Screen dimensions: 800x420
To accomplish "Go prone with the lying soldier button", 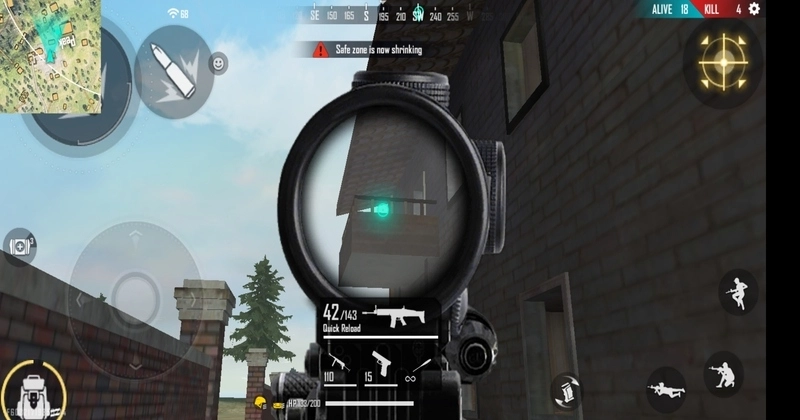I will click(666, 387).
